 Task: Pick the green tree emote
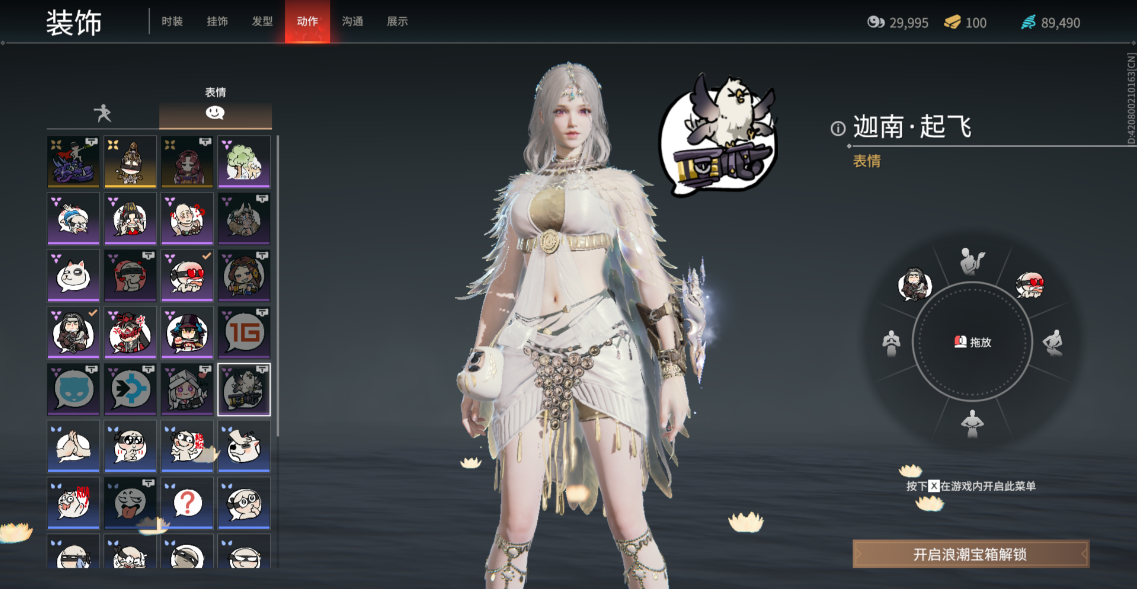pyautogui.click(x=244, y=161)
